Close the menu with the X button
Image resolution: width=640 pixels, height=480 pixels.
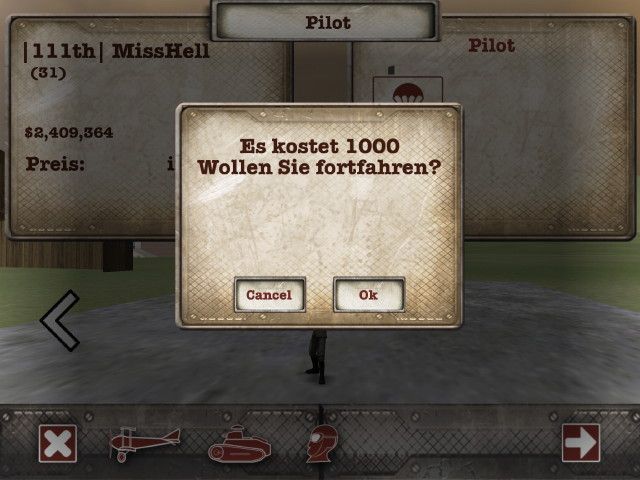[58, 444]
